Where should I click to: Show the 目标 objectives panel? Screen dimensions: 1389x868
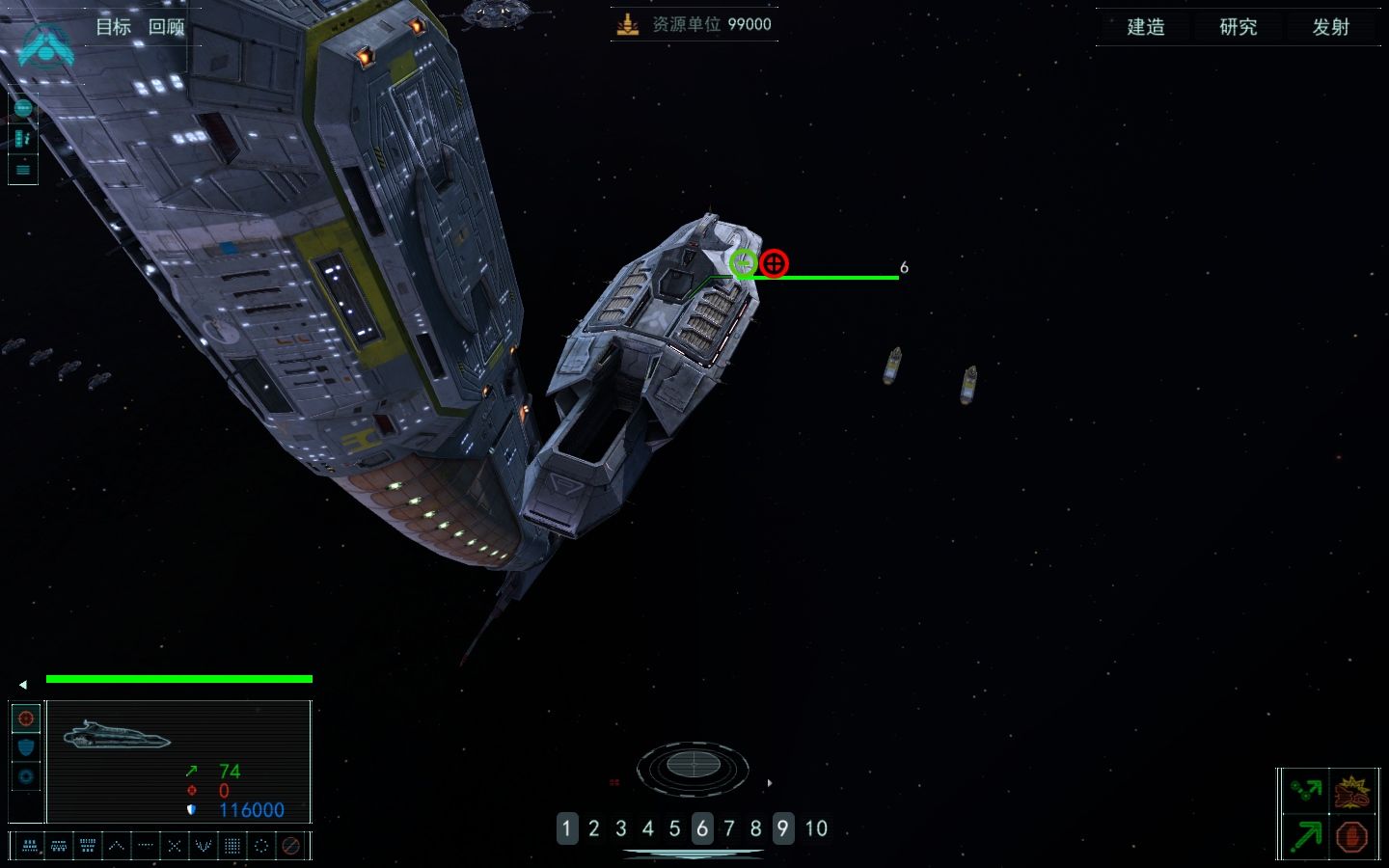pyautogui.click(x=113, y=27)
